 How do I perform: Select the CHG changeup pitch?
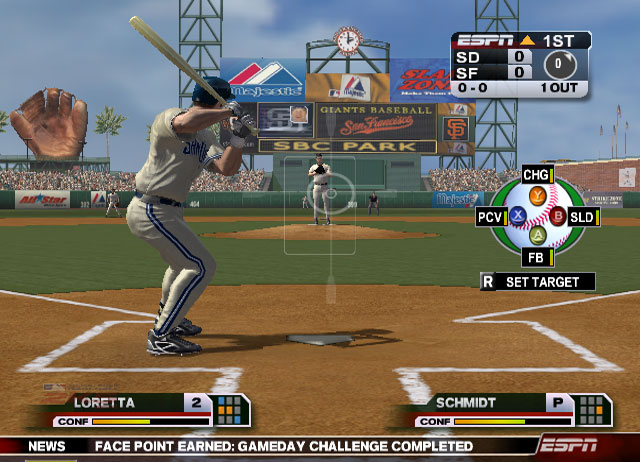point(537,176)
